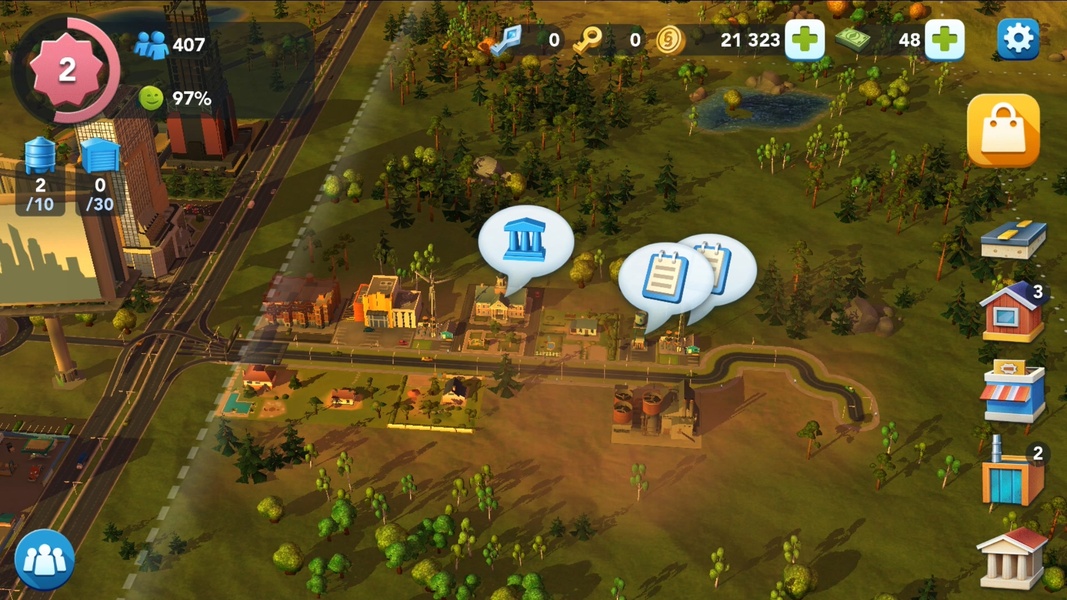1067x600 pixels.
Task: Tap the city hall bubble
Action: [525, 243]
